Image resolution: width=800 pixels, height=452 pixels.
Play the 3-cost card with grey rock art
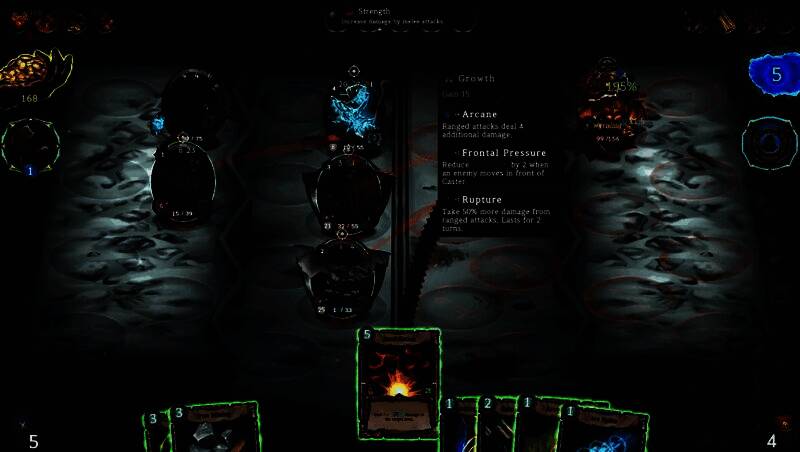click(x=213, y=428)
